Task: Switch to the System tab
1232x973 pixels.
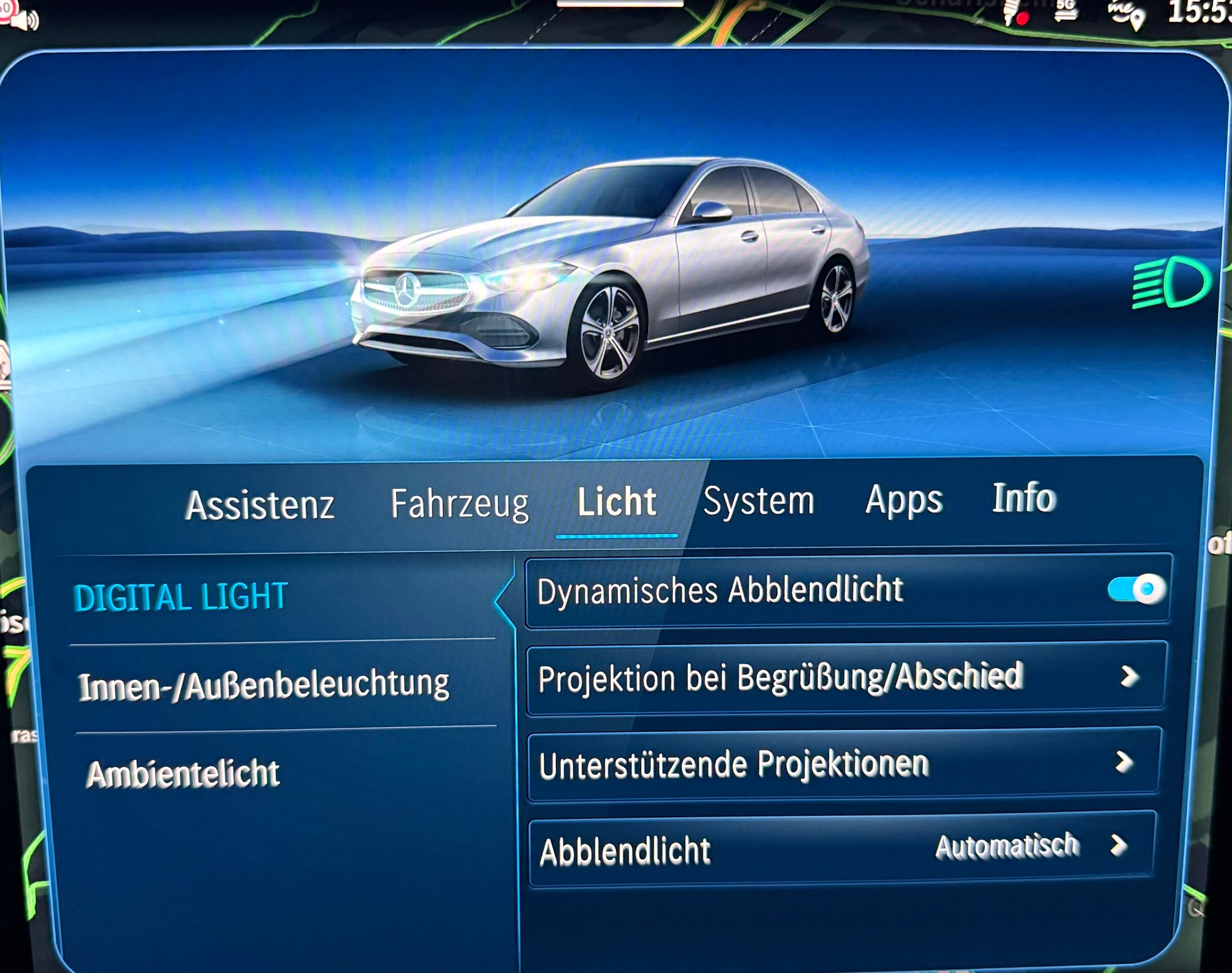Action: 758,502
